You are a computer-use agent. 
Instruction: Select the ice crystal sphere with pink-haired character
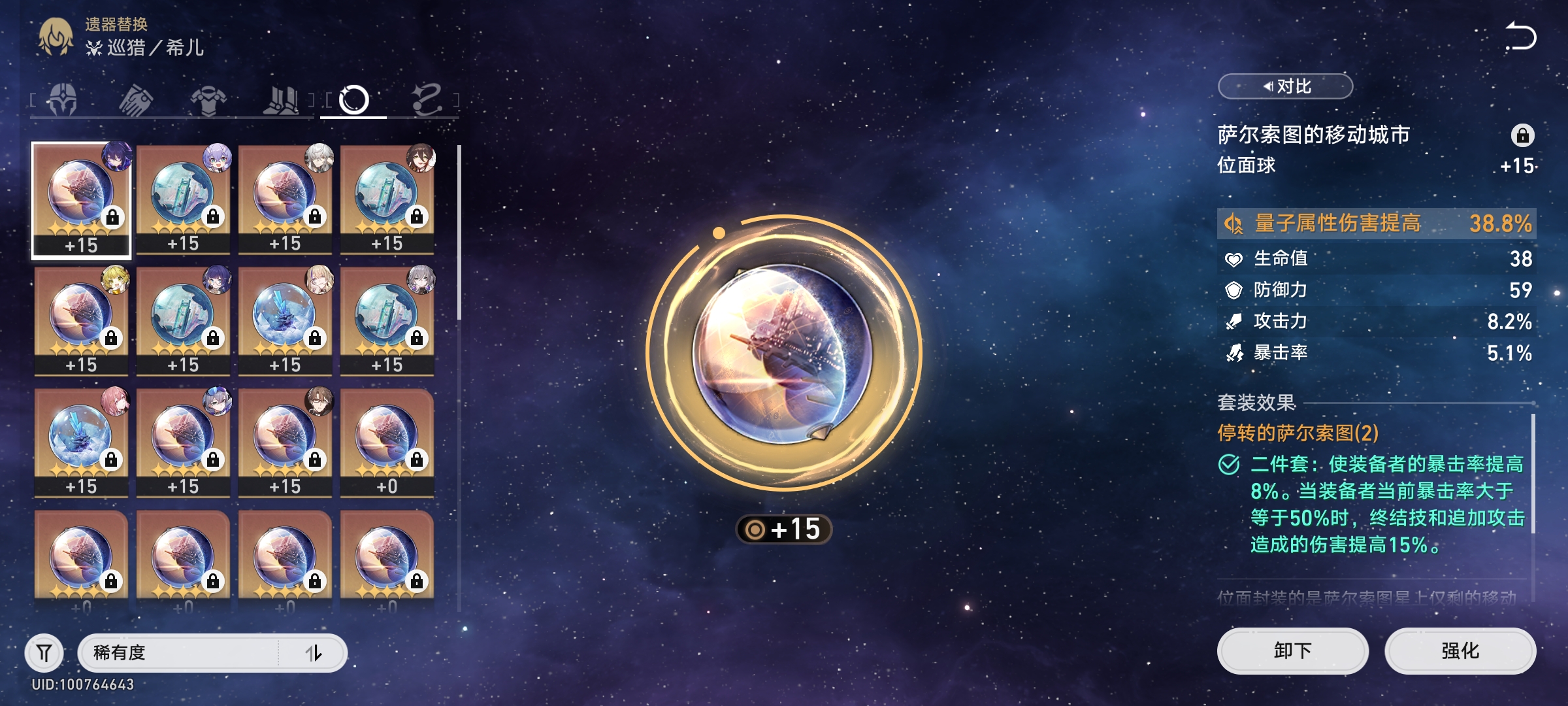(81, 442)
